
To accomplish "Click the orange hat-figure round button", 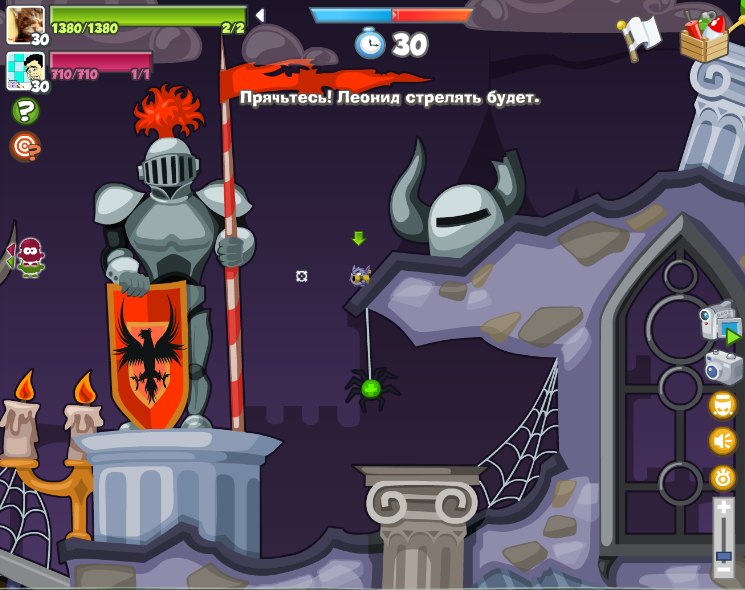I will tap(722, 405).
